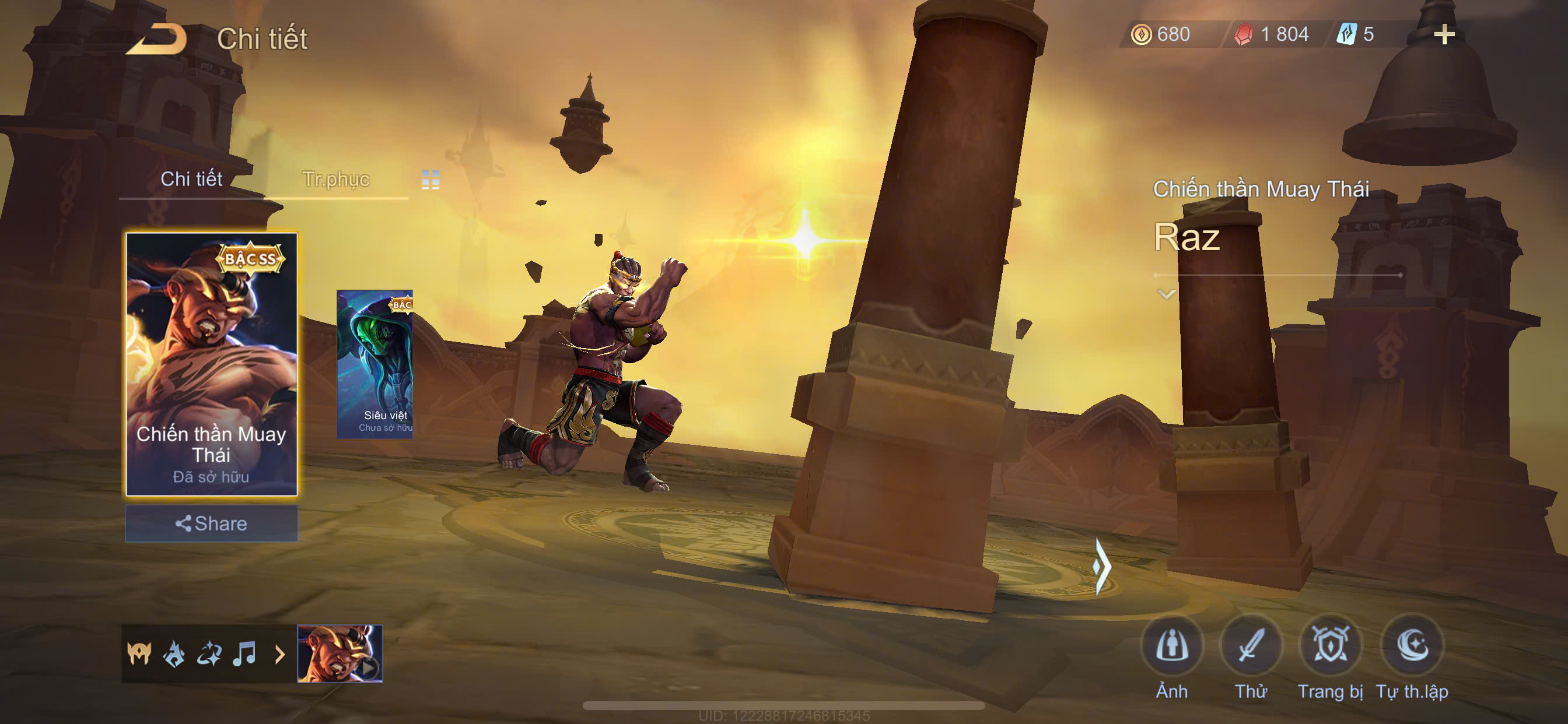Play the Raz skin preview video

coord(339,653)
